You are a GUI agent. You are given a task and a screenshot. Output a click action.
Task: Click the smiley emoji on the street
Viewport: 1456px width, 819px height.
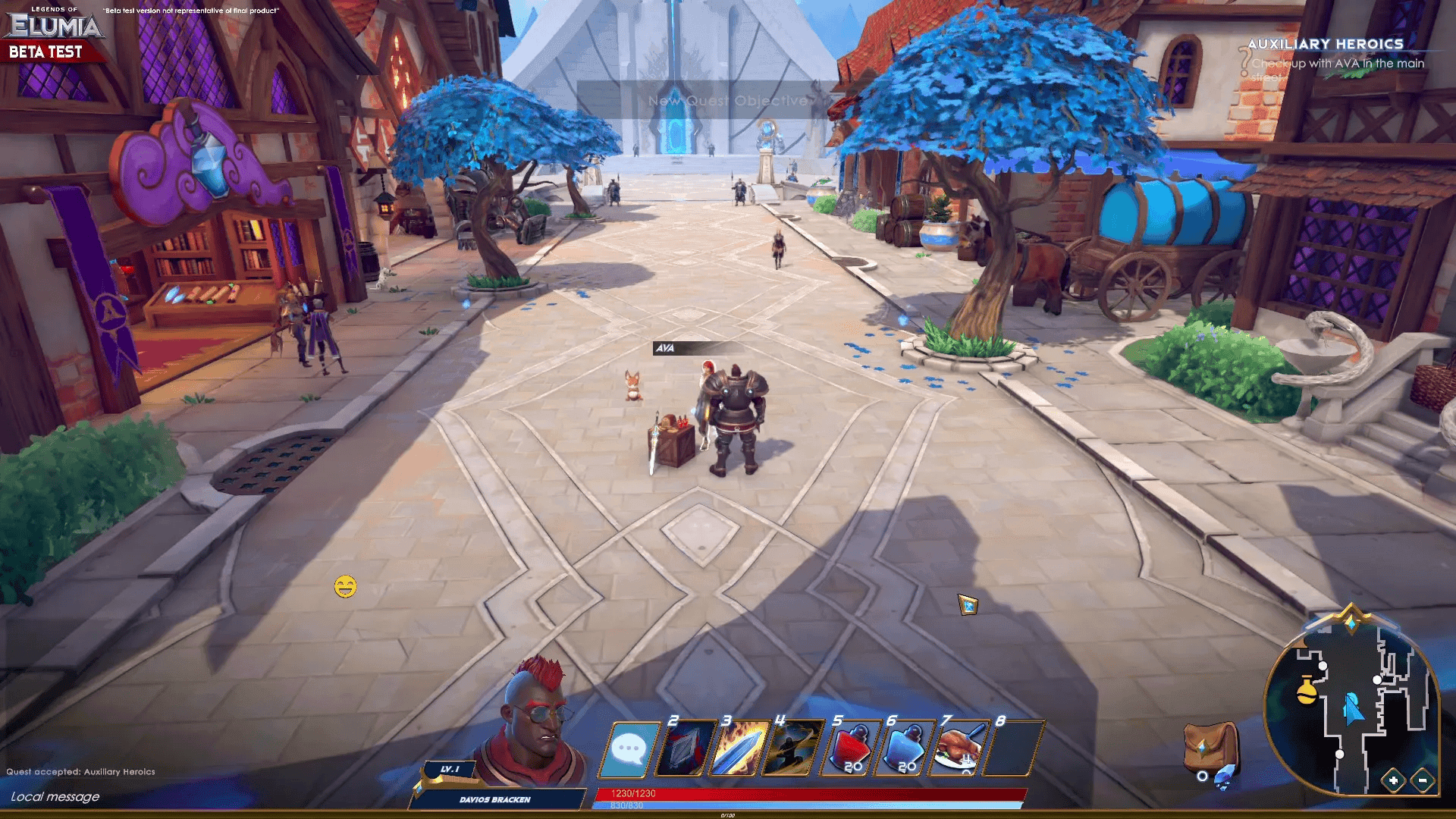click(346, 585)
